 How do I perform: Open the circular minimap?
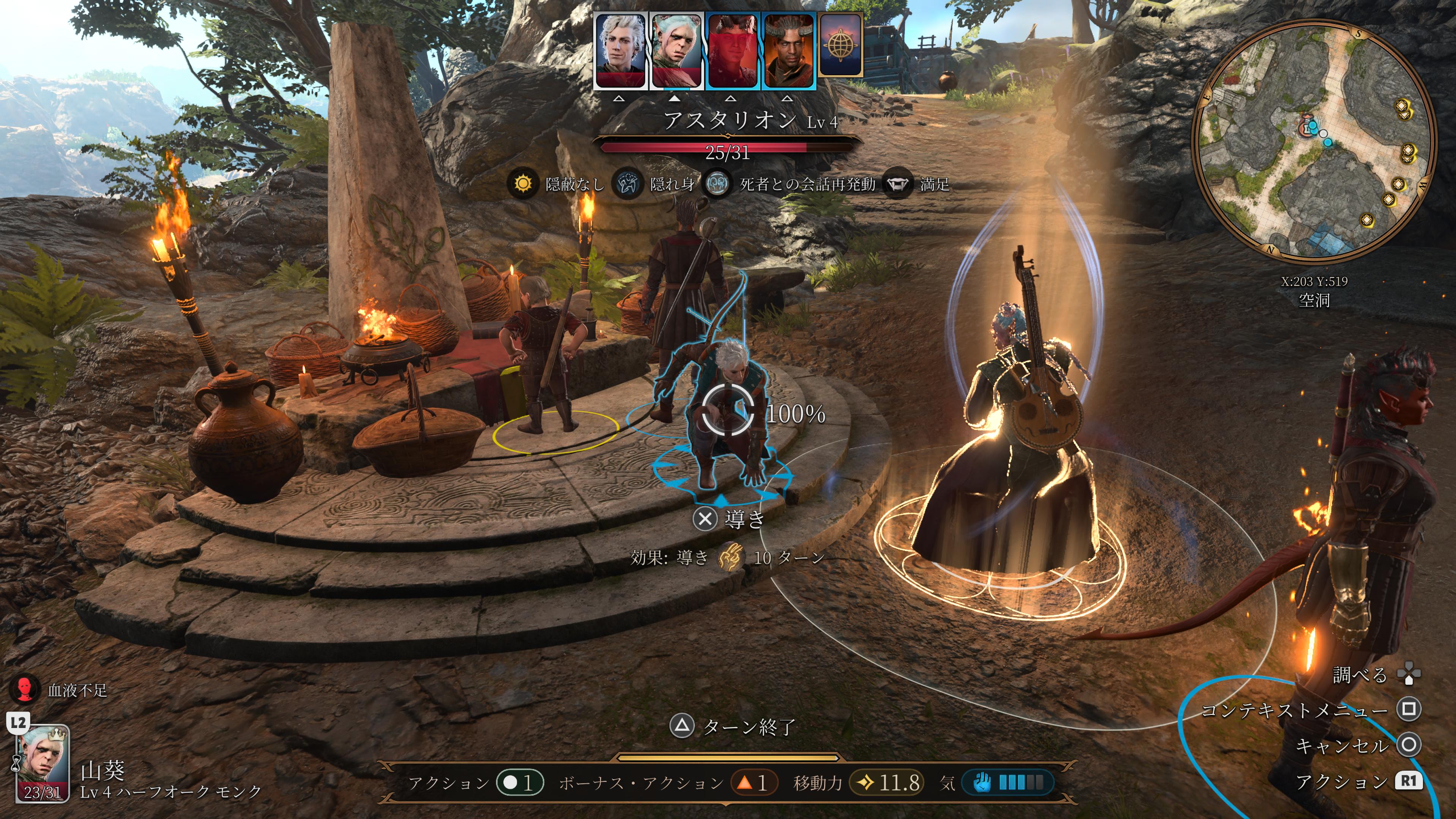click(1313, 141)
